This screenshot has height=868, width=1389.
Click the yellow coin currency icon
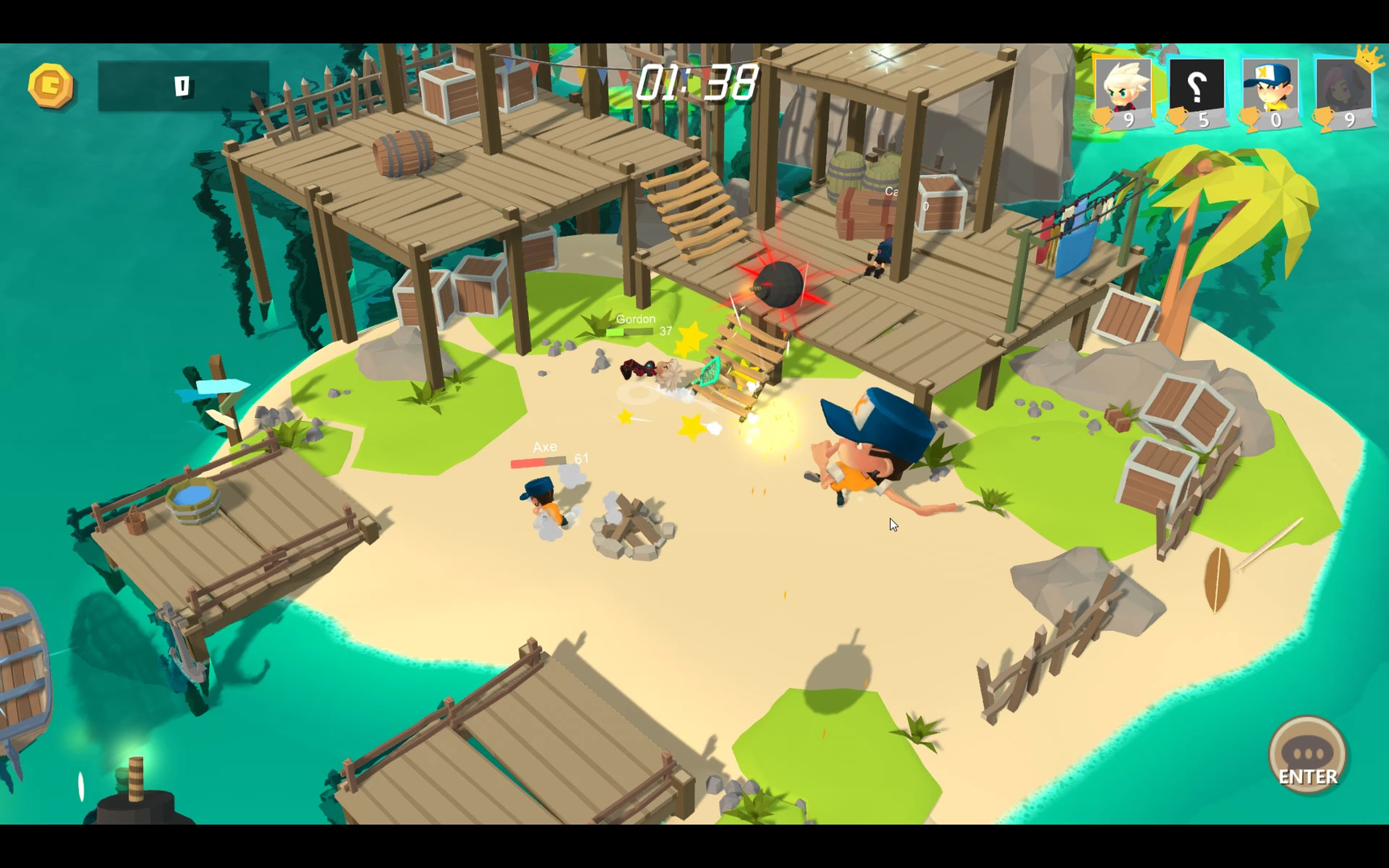50,85
